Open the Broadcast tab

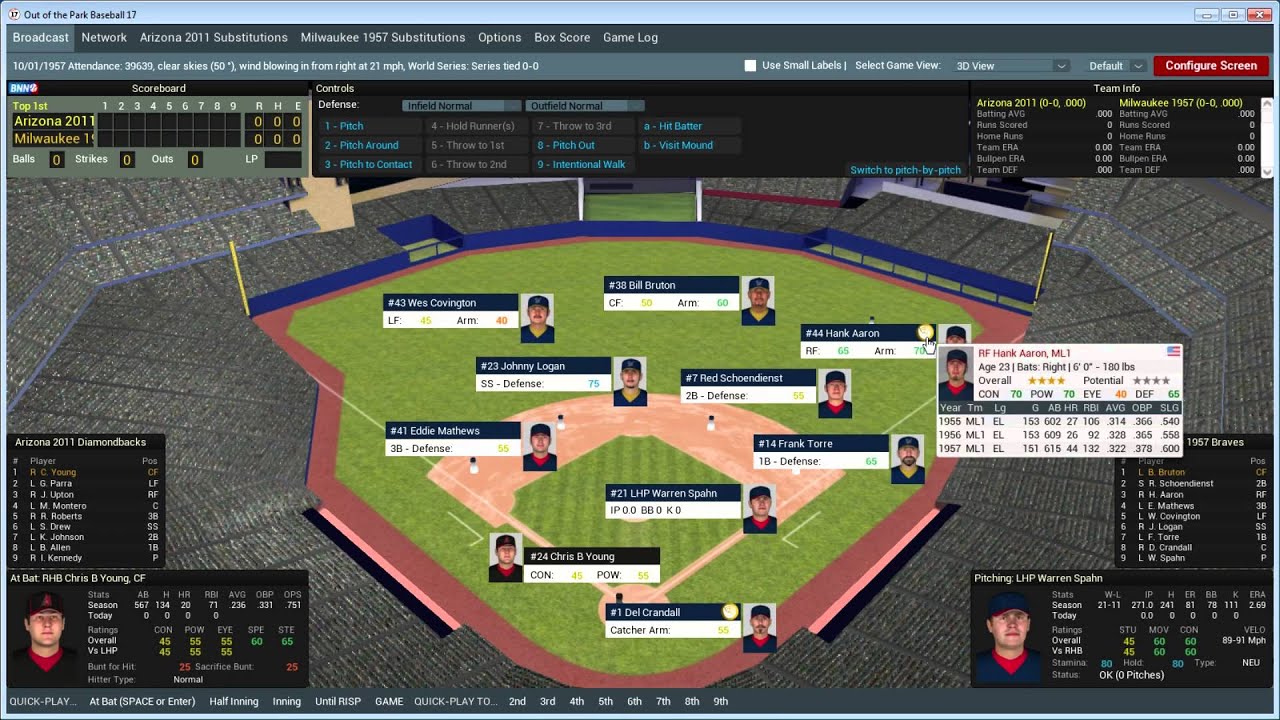(x=41, y=37)
